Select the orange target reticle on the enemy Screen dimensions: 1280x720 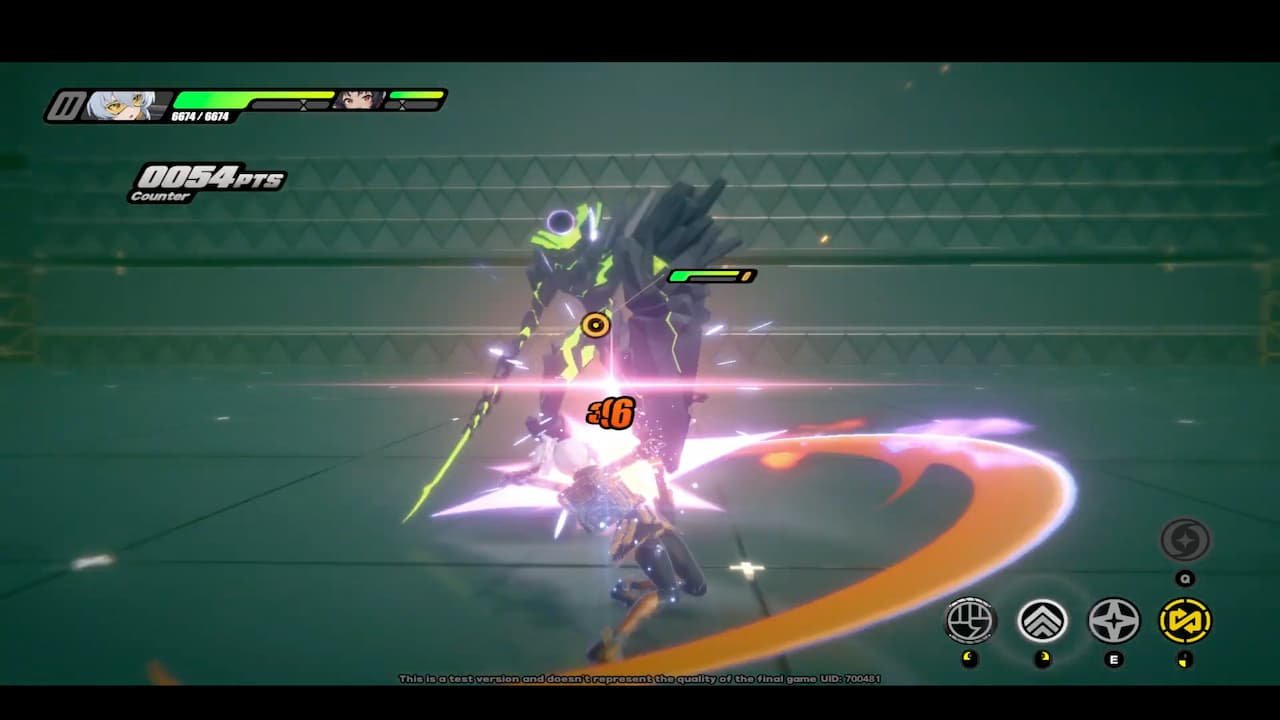tap(595, 324)
